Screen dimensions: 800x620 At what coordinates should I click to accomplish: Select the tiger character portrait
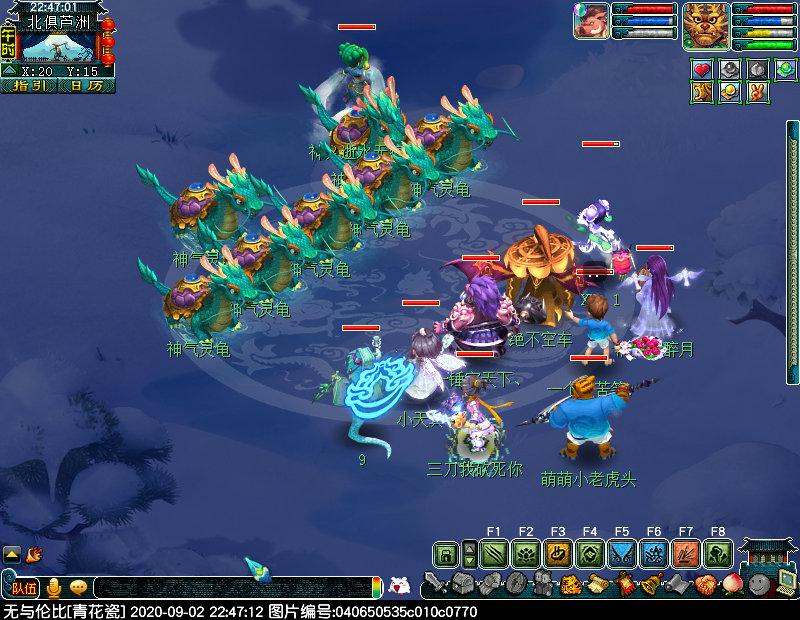click(x=706, y=25)
